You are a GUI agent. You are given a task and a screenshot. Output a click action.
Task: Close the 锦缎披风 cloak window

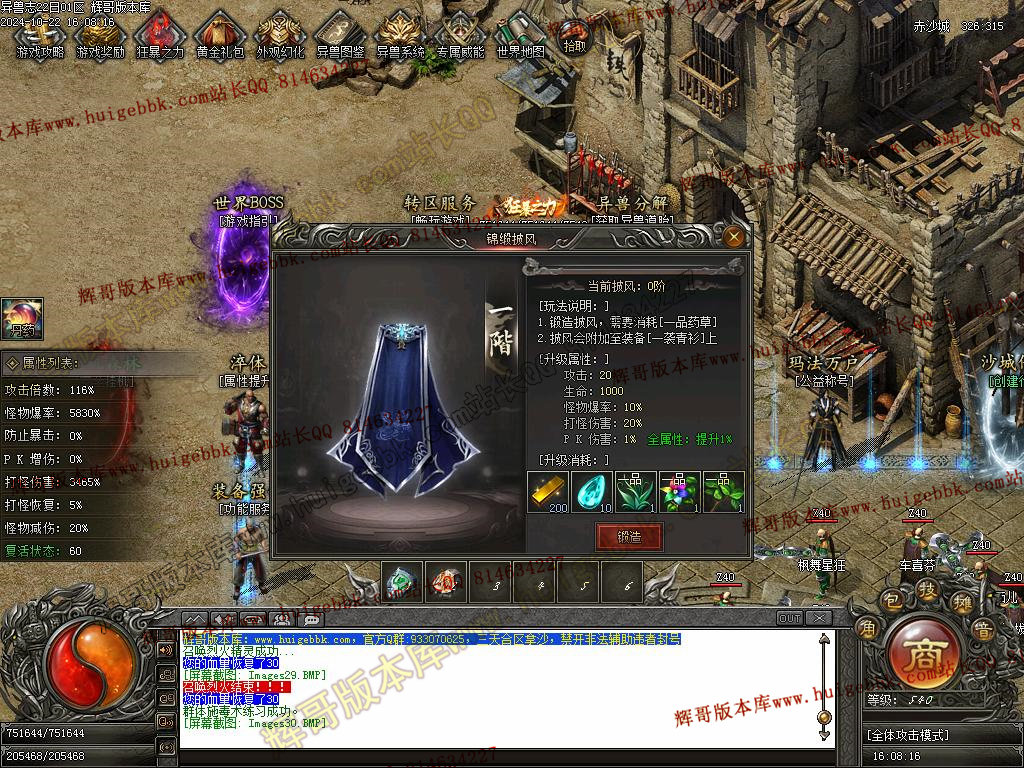click(734, 237)
